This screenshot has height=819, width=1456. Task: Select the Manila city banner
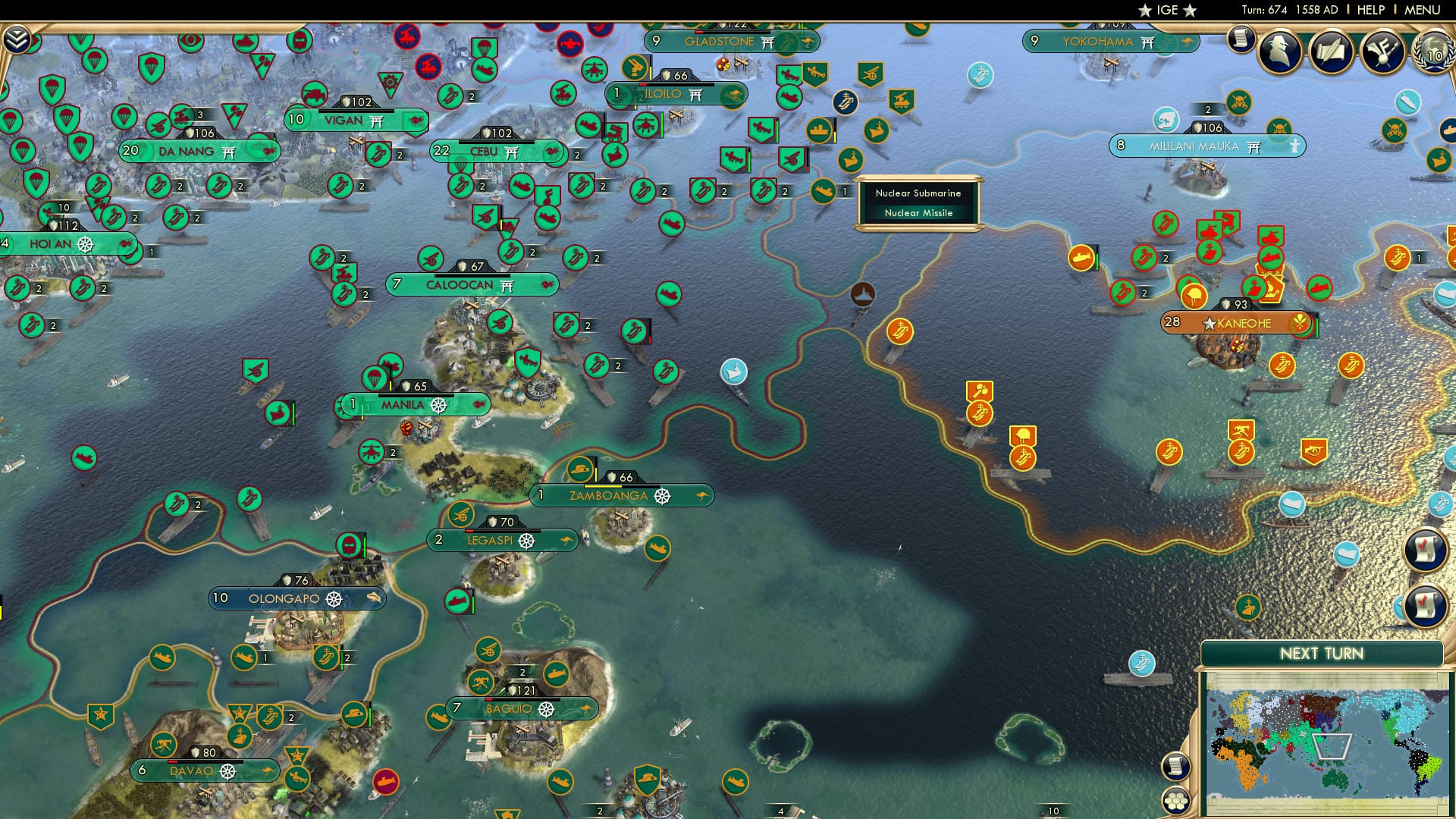point(400,405)
